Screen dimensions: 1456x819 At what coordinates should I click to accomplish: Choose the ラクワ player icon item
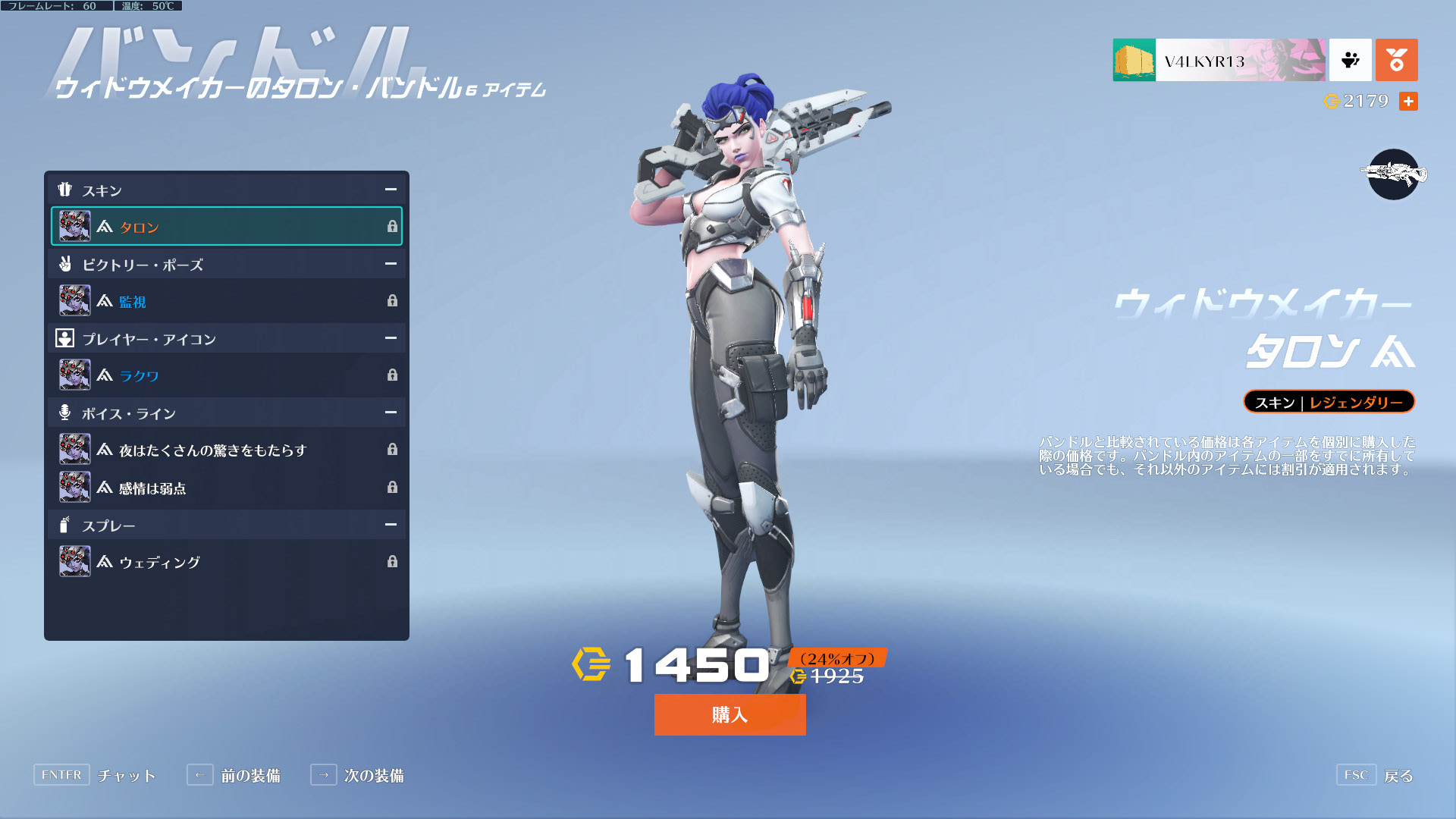[x=226, y=375]
